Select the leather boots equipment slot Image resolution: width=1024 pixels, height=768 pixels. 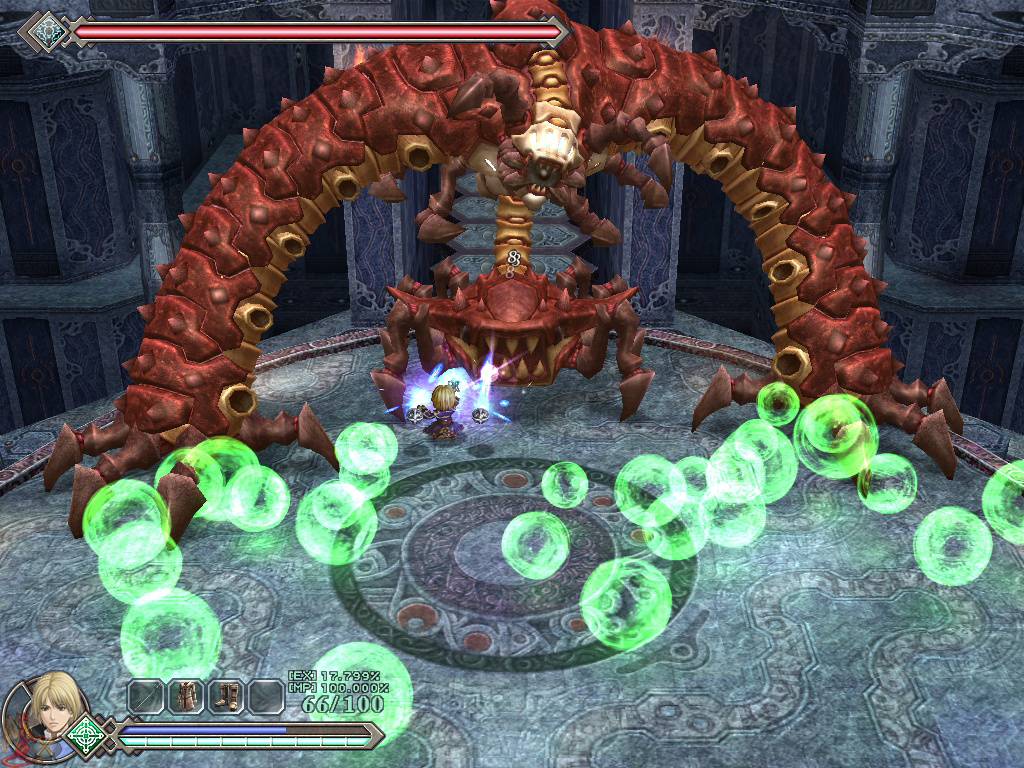(x=225, y=696)
